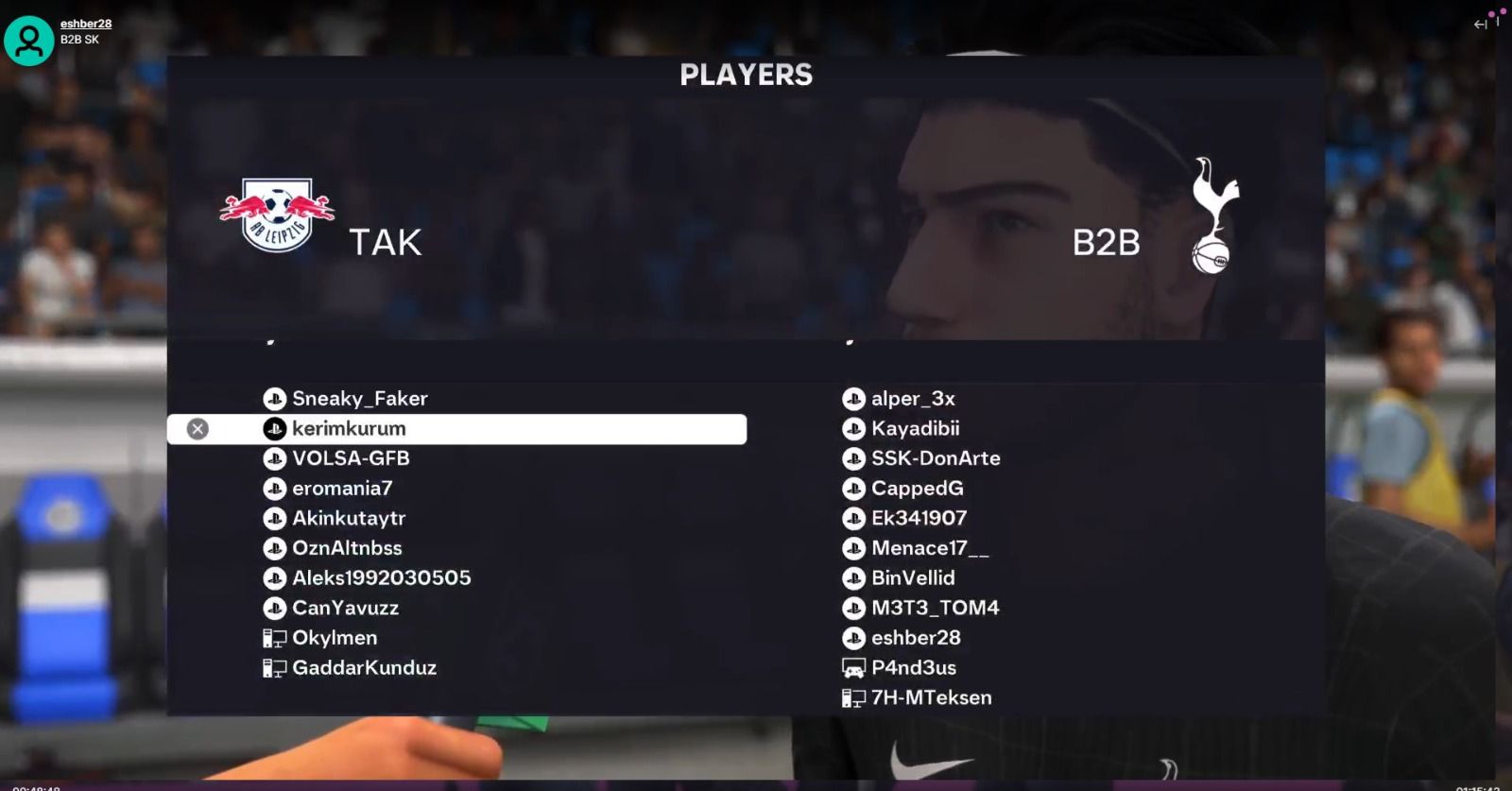Pick player P4nd3us from the list
The image size is (1512, 791).
pyautogui.click(x=913, y=668)
